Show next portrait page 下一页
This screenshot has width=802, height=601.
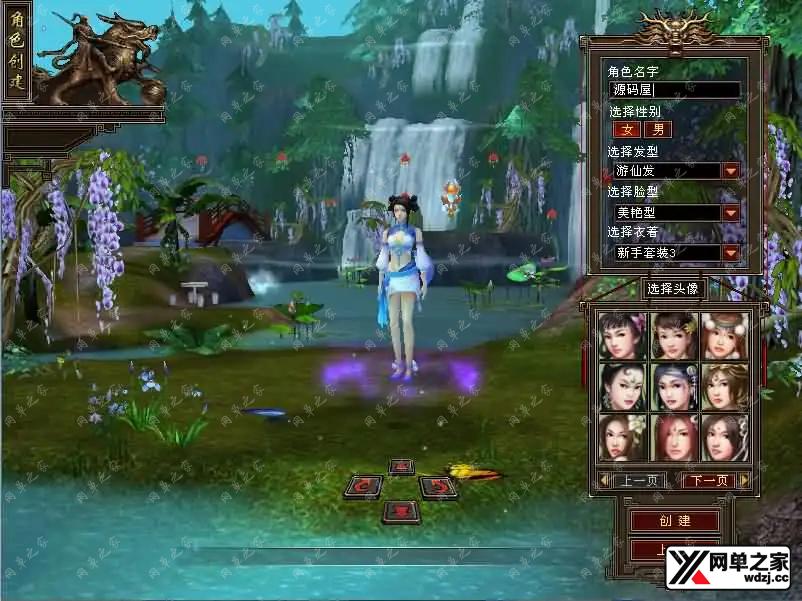(x=710, y=481)
